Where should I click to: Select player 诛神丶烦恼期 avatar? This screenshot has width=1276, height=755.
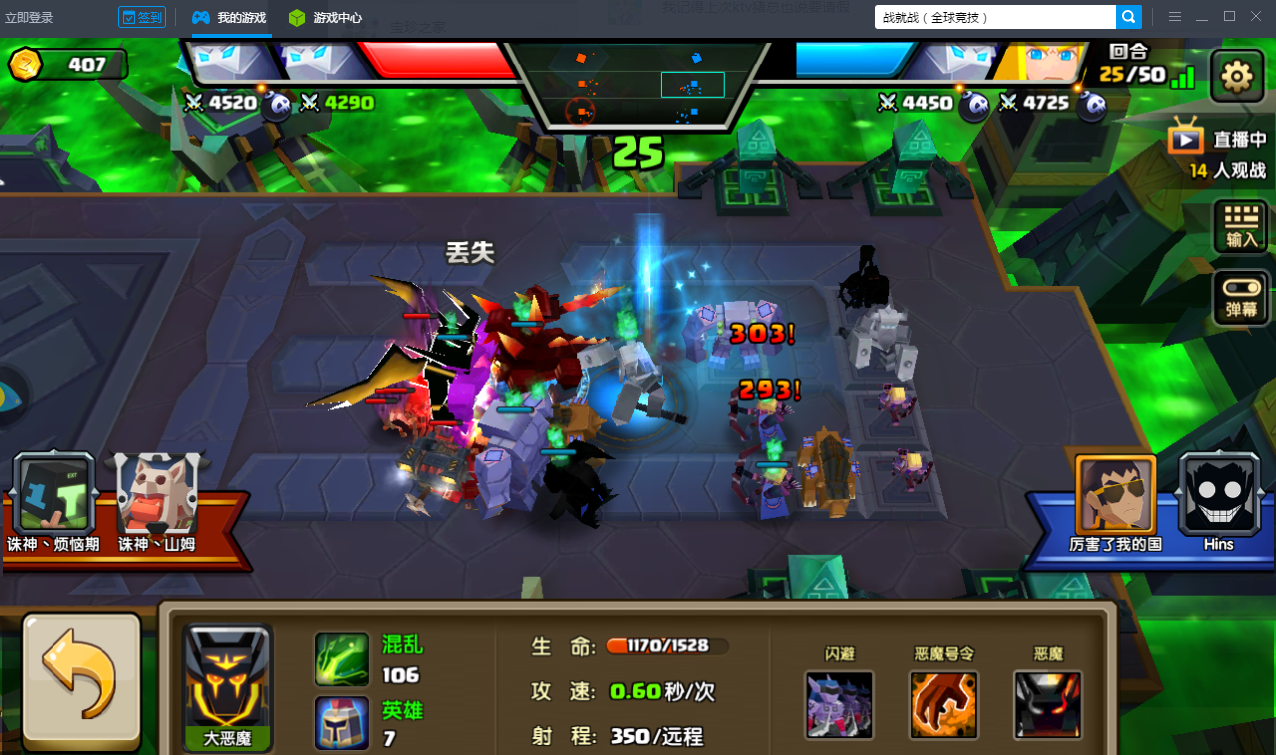click(x=55, y=495)
